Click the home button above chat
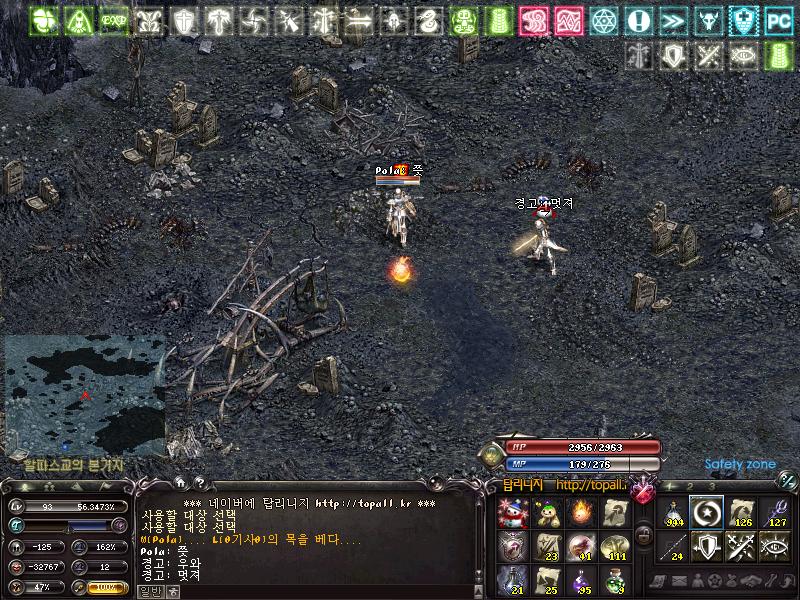 pyautogui.click(x=180, y=481)
